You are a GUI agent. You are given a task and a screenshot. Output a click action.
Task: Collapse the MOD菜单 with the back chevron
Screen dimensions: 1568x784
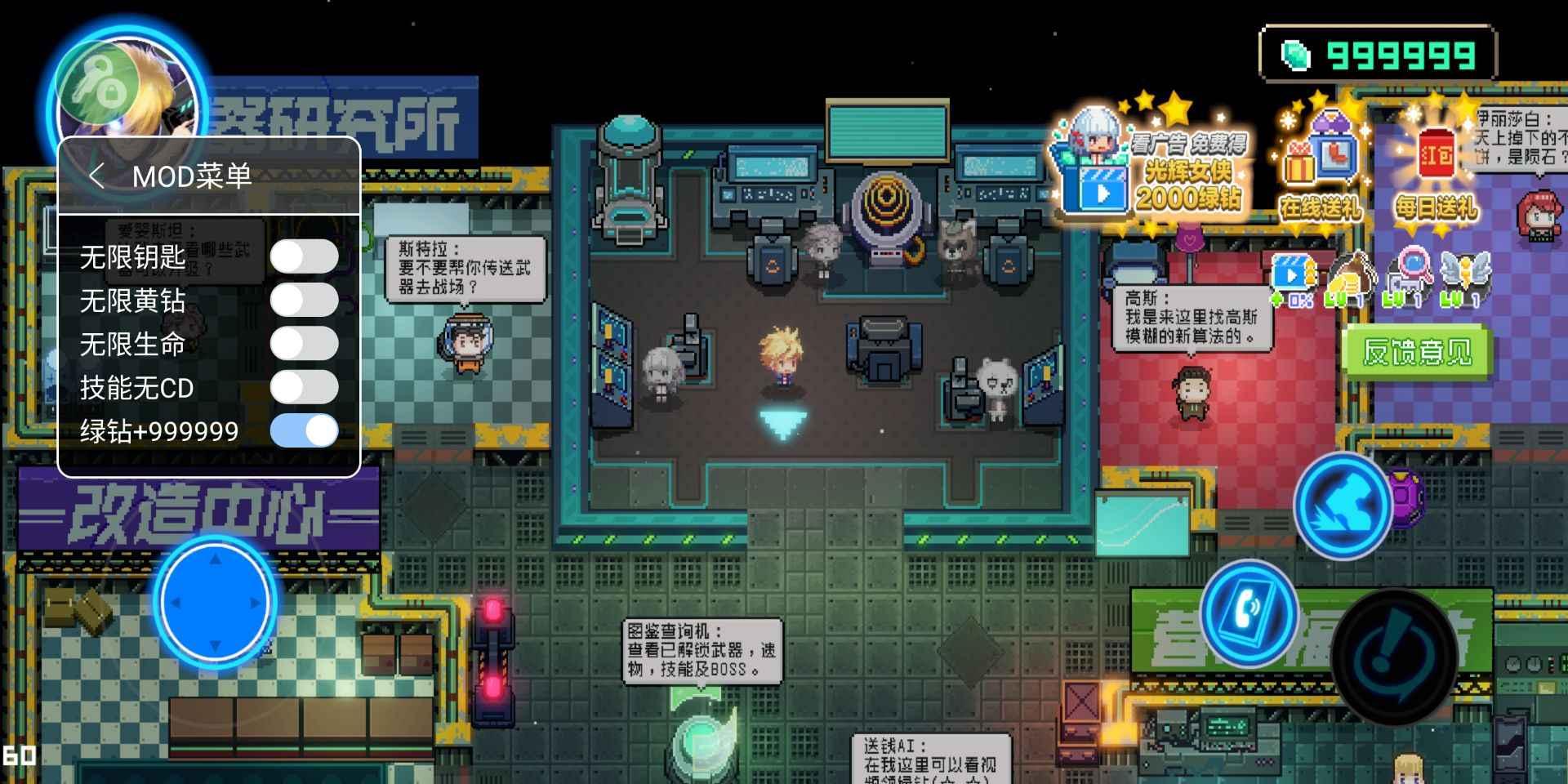[98, 176]
